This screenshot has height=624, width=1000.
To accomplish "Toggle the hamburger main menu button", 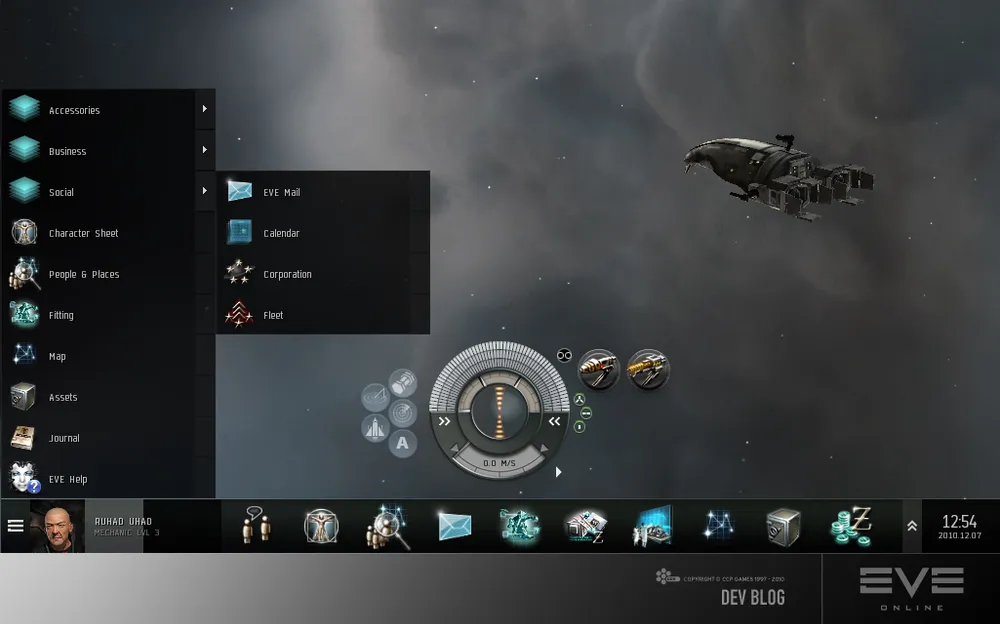I will [x=15, y=525].
